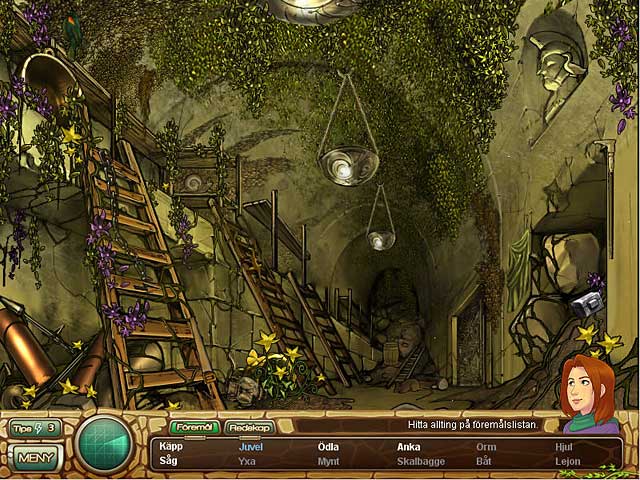640x480 pixels.
Task: Use a hint with the Tips button
Action: point(35,428)
